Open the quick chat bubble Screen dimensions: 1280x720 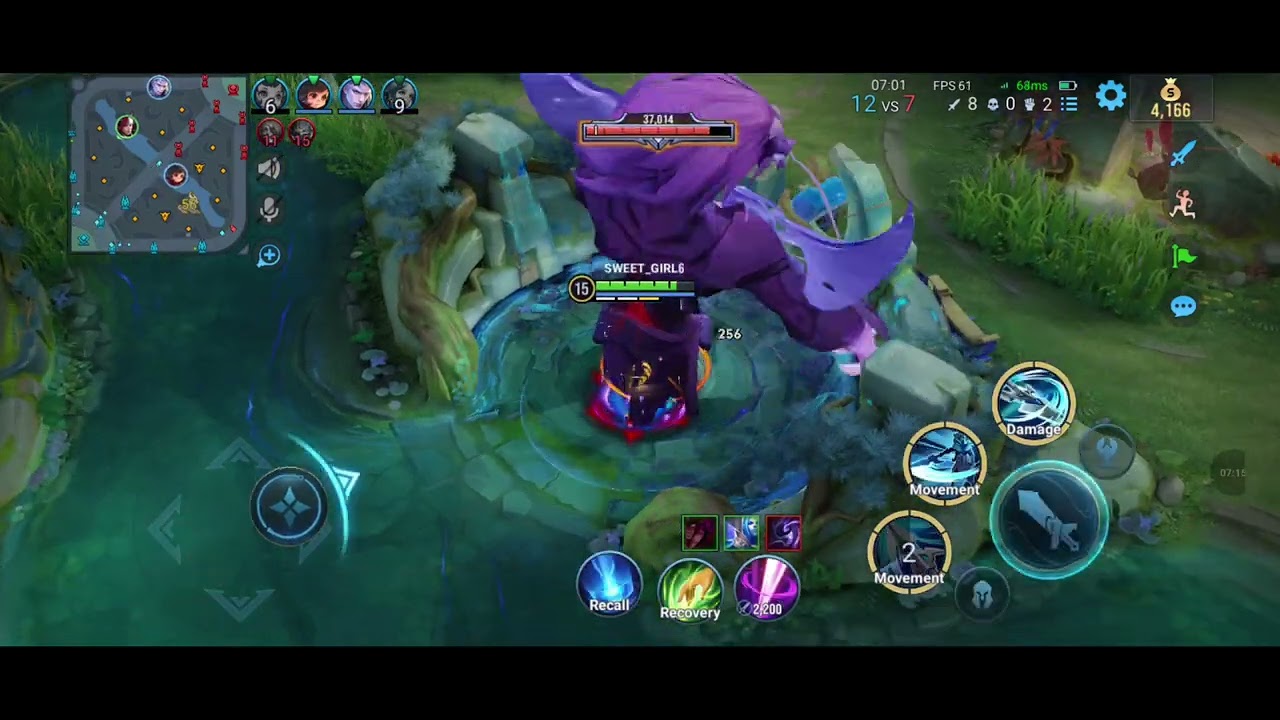(x=1183, y=307)
